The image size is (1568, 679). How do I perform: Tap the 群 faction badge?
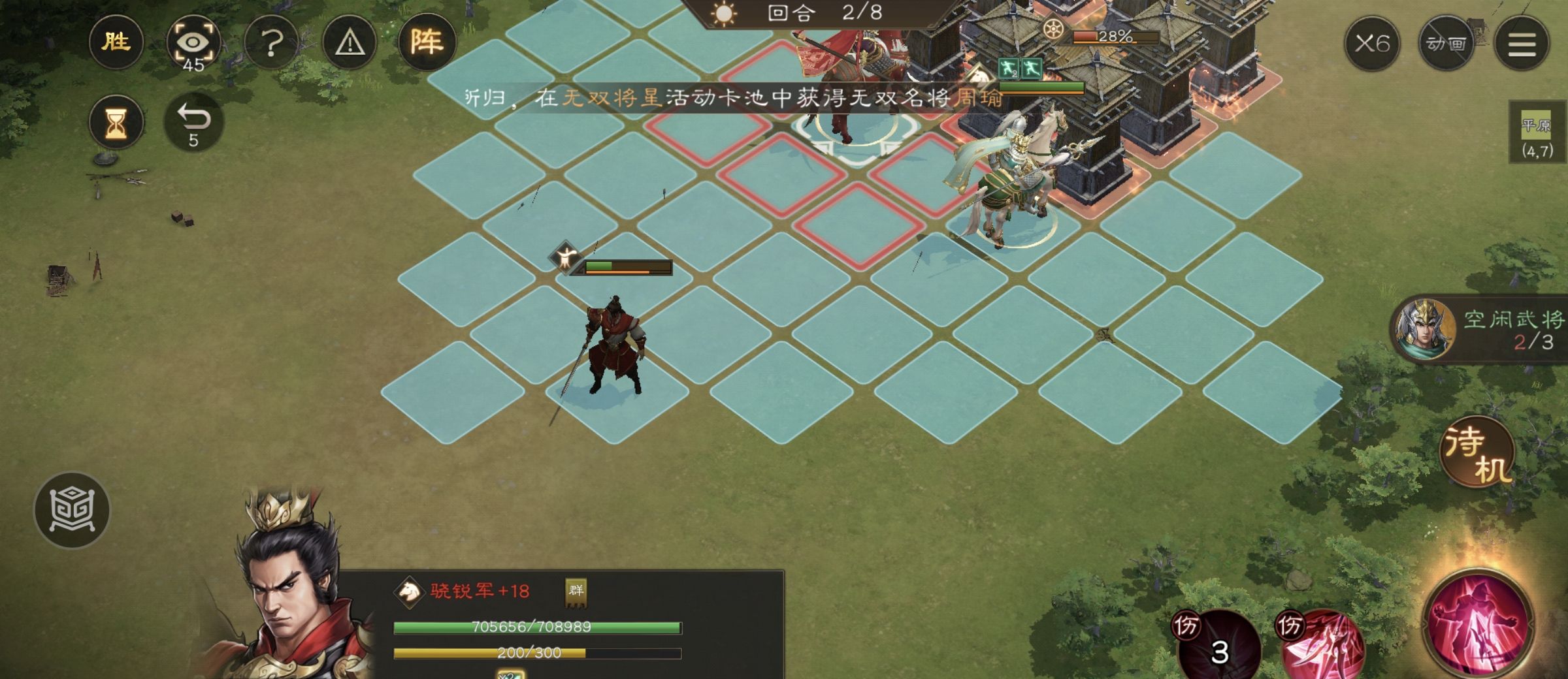click(576, 592)
